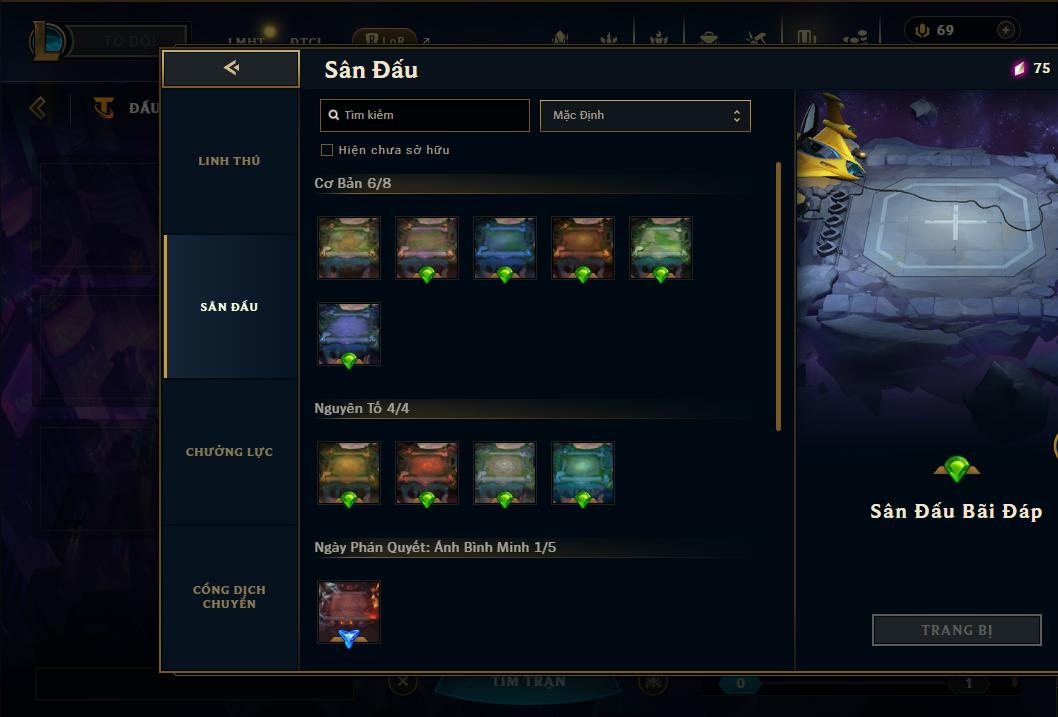The width and height of the screenshot is (1058, 717).
Task: Switch to the Linh Thú tab
Action: click(x=229, y=161)
